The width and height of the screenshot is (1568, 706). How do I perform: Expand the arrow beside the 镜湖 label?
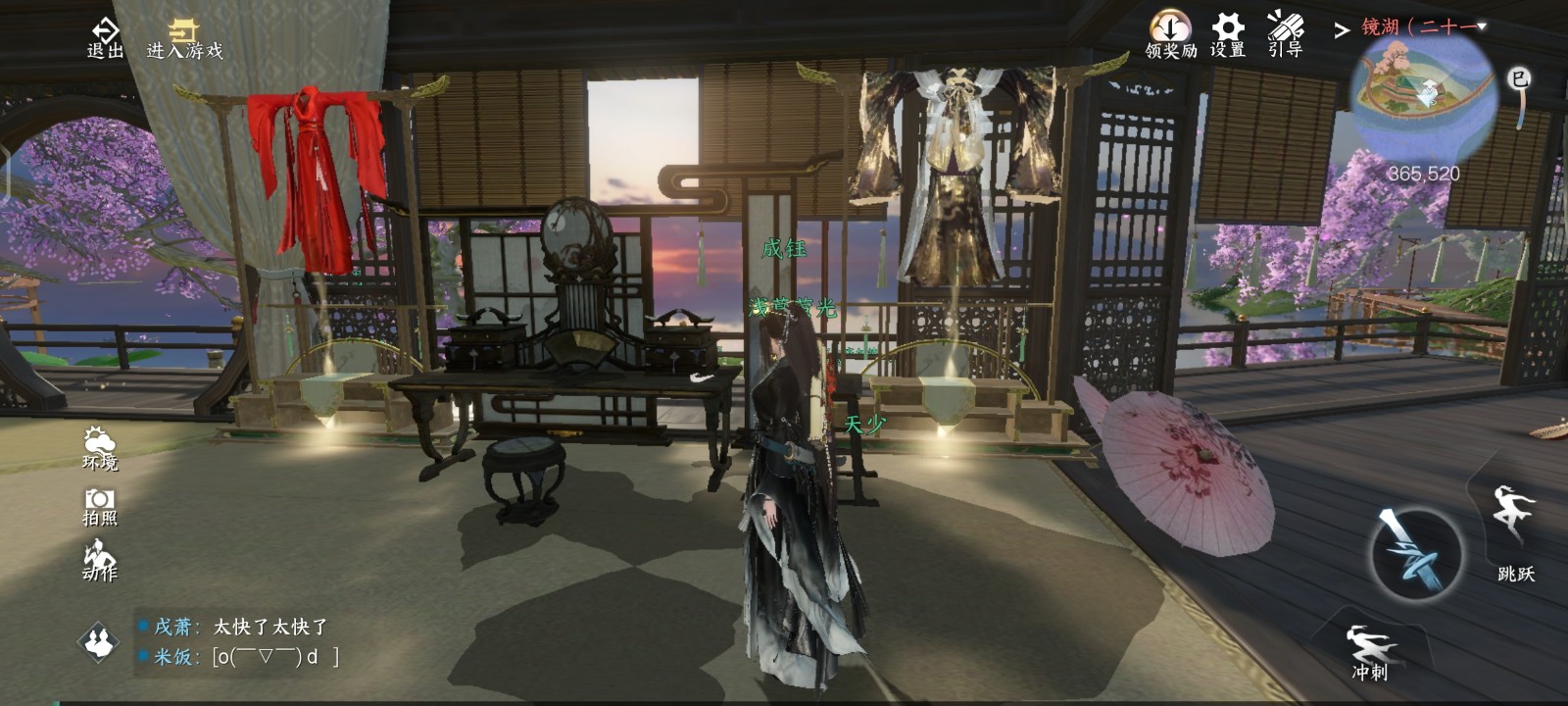pos(1342,30)
